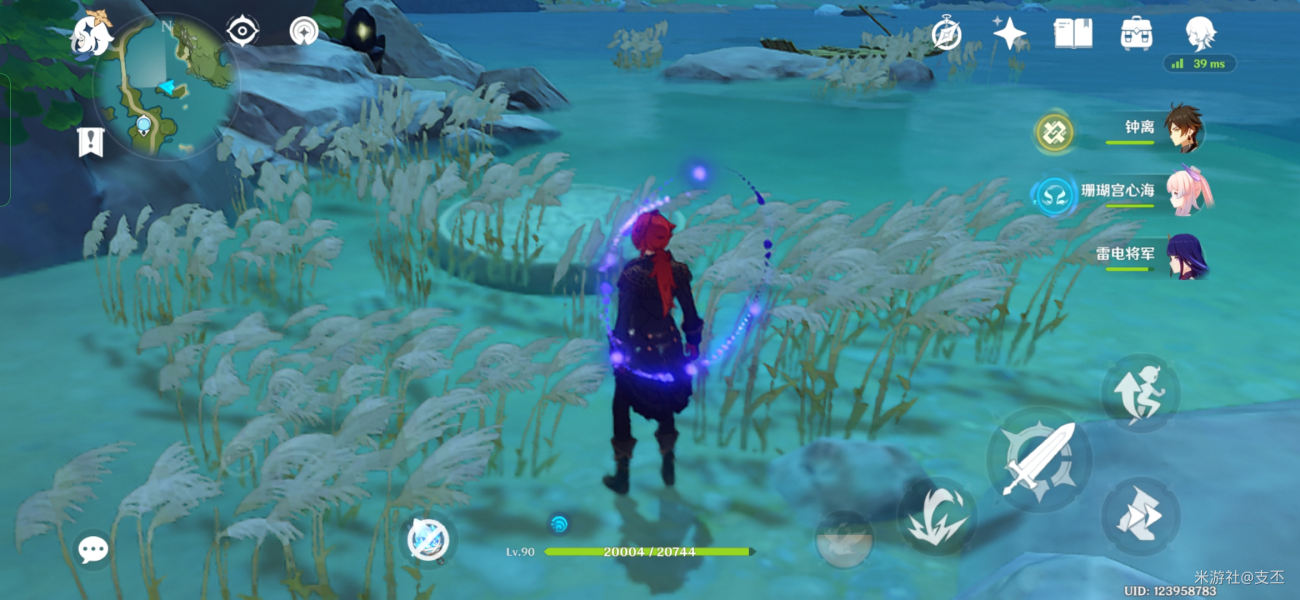This screenshot has height=600, width=1300.
Task: Tap the sword normal attack button
Action: [x=1036, y=460]
